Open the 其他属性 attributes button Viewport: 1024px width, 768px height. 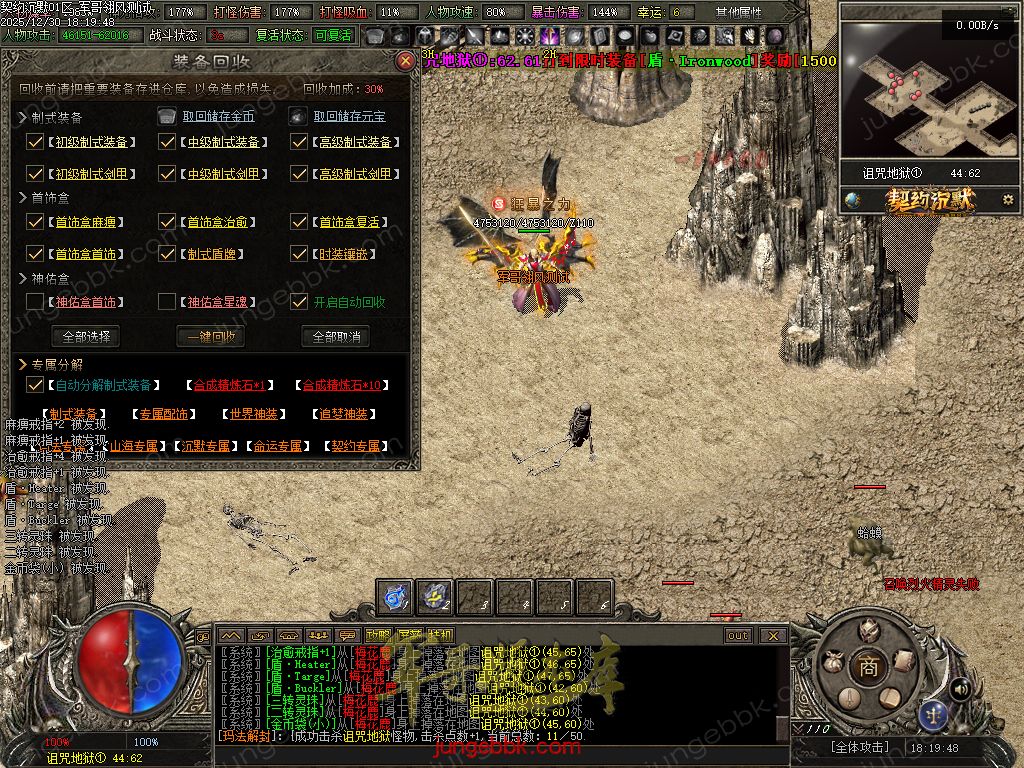738,12
